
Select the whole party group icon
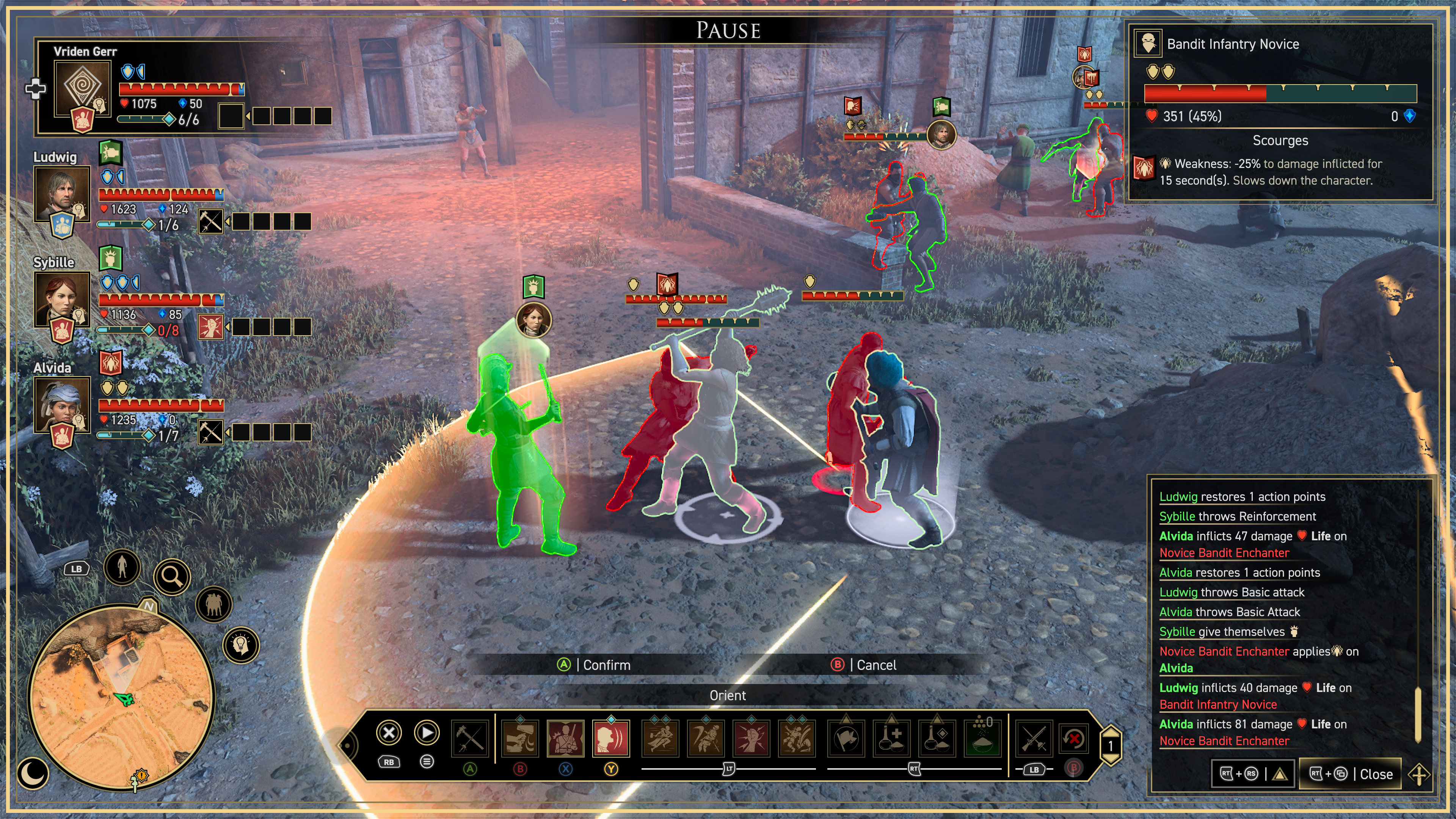pyautogui.click(x=213, y=604)
